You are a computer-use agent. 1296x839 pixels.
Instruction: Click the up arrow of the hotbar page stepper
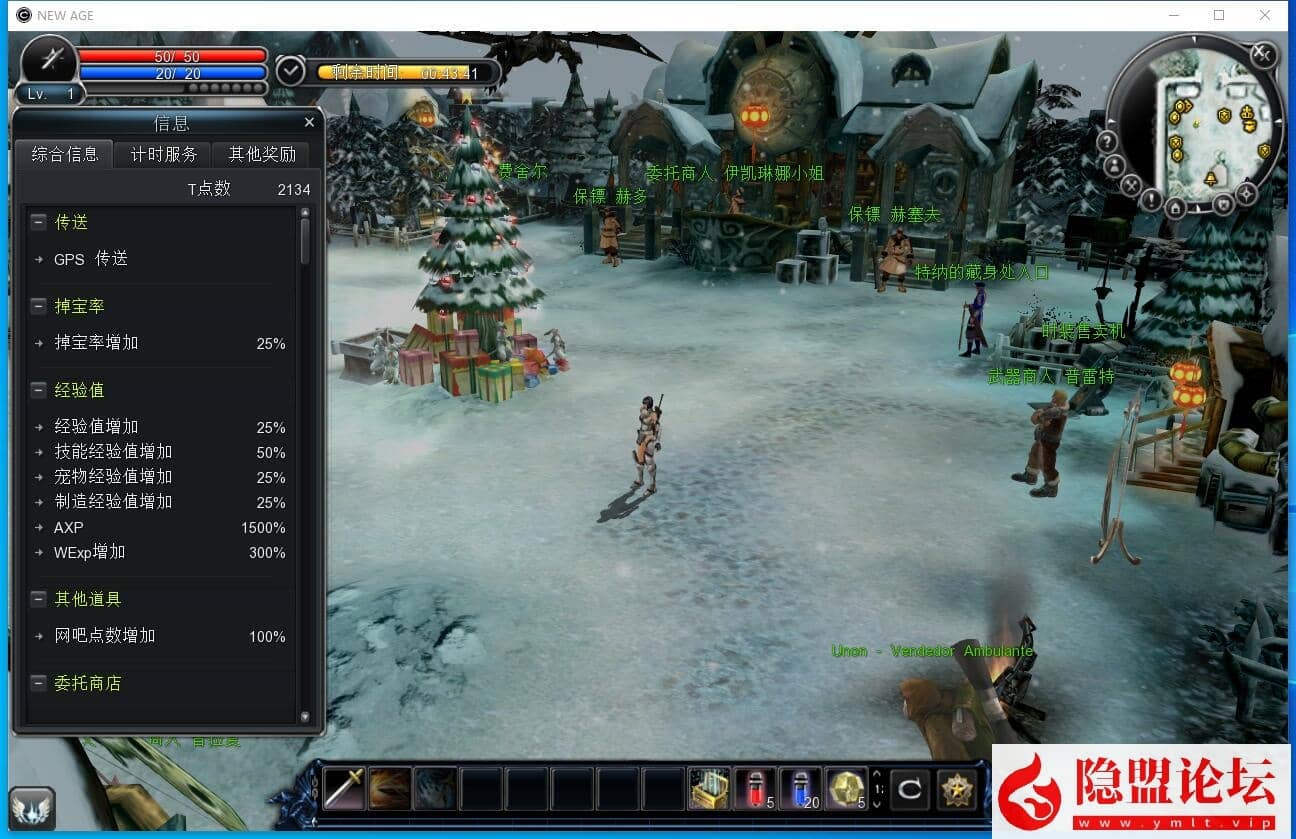877,773
